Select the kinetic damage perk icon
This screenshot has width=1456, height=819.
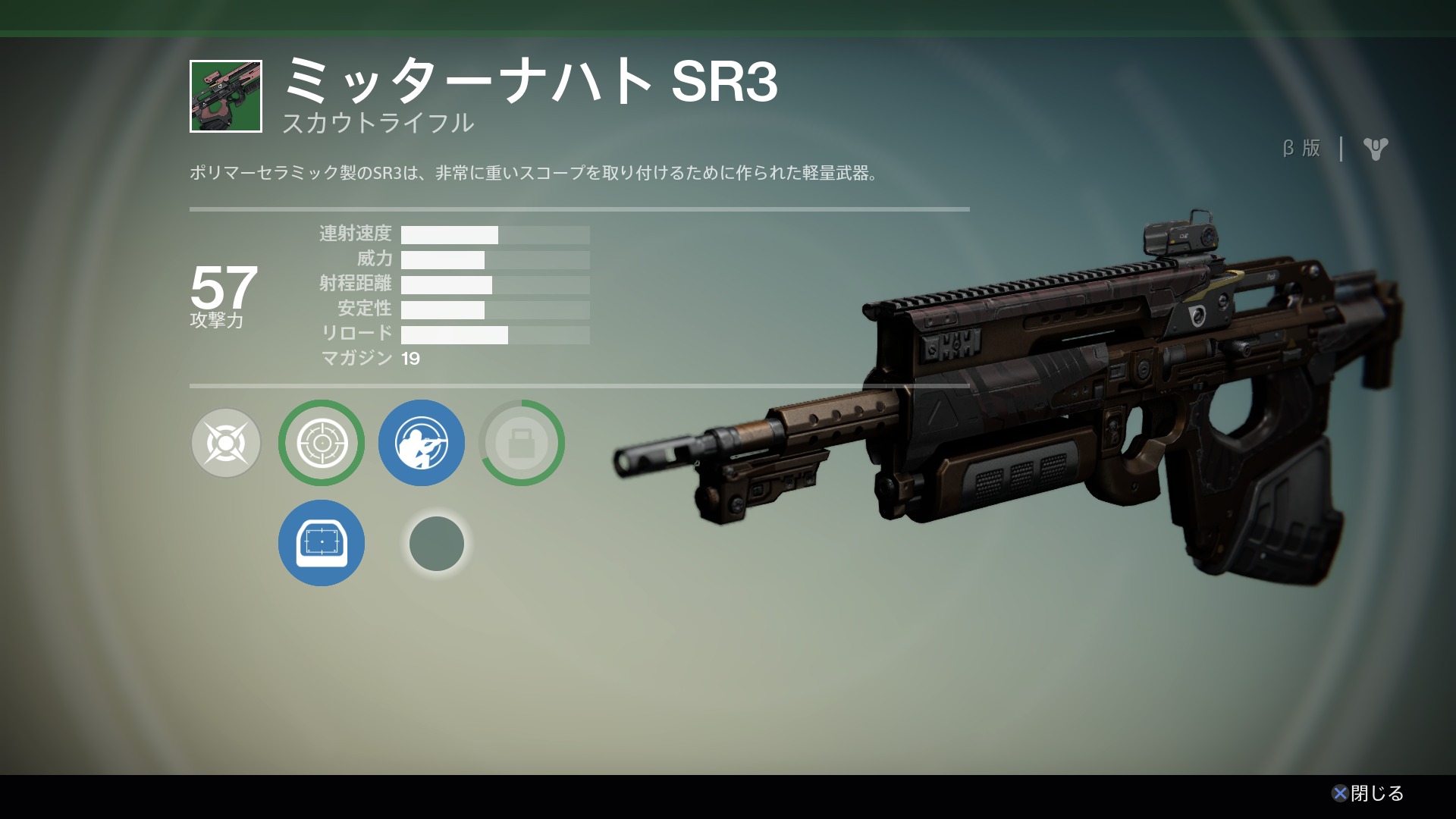pyautogui.click(x=226, y=443)
